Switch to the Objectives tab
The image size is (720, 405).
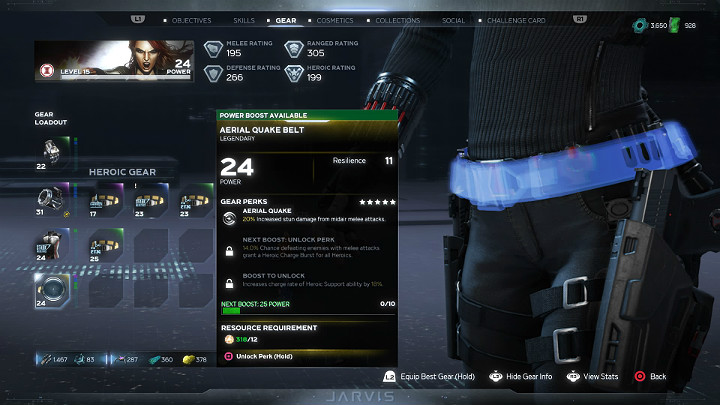(x=191, y=20)
